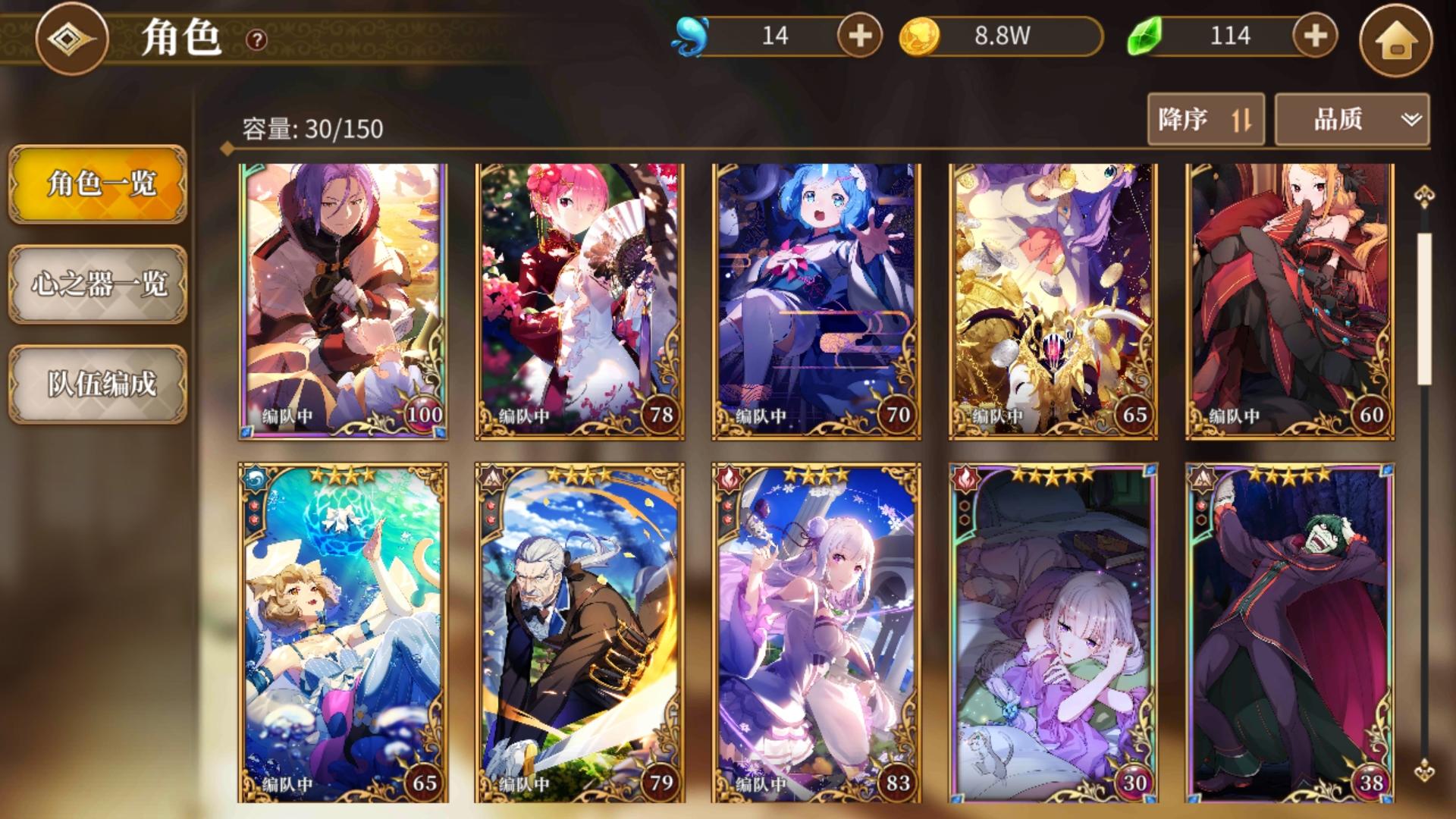Image resolution: width=1456 pixels, height=819 pixels.
Task: Toggle the sort direction arrows icon
Action: 1241,120
